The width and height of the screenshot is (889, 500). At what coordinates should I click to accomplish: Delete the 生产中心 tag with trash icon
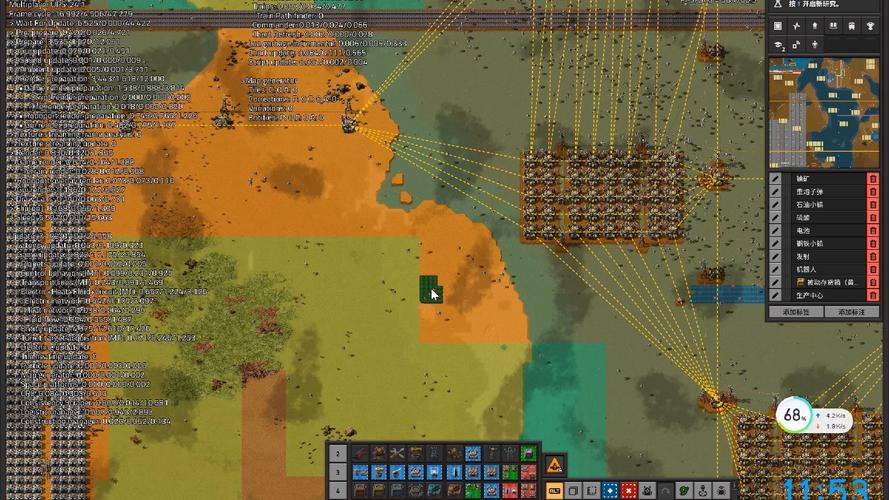[873, 295]
